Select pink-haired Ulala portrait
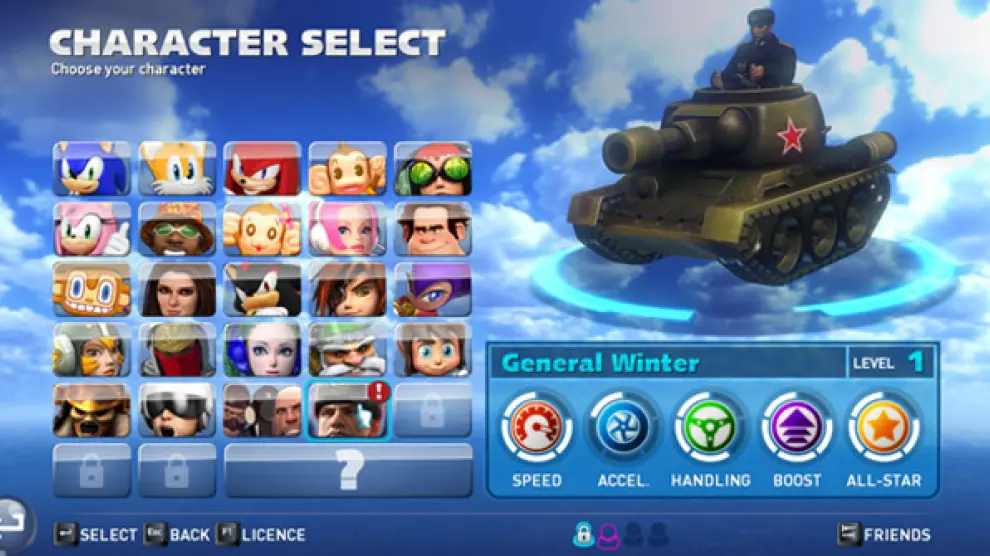This screenshot has width=990, height=556. [347, 229]
